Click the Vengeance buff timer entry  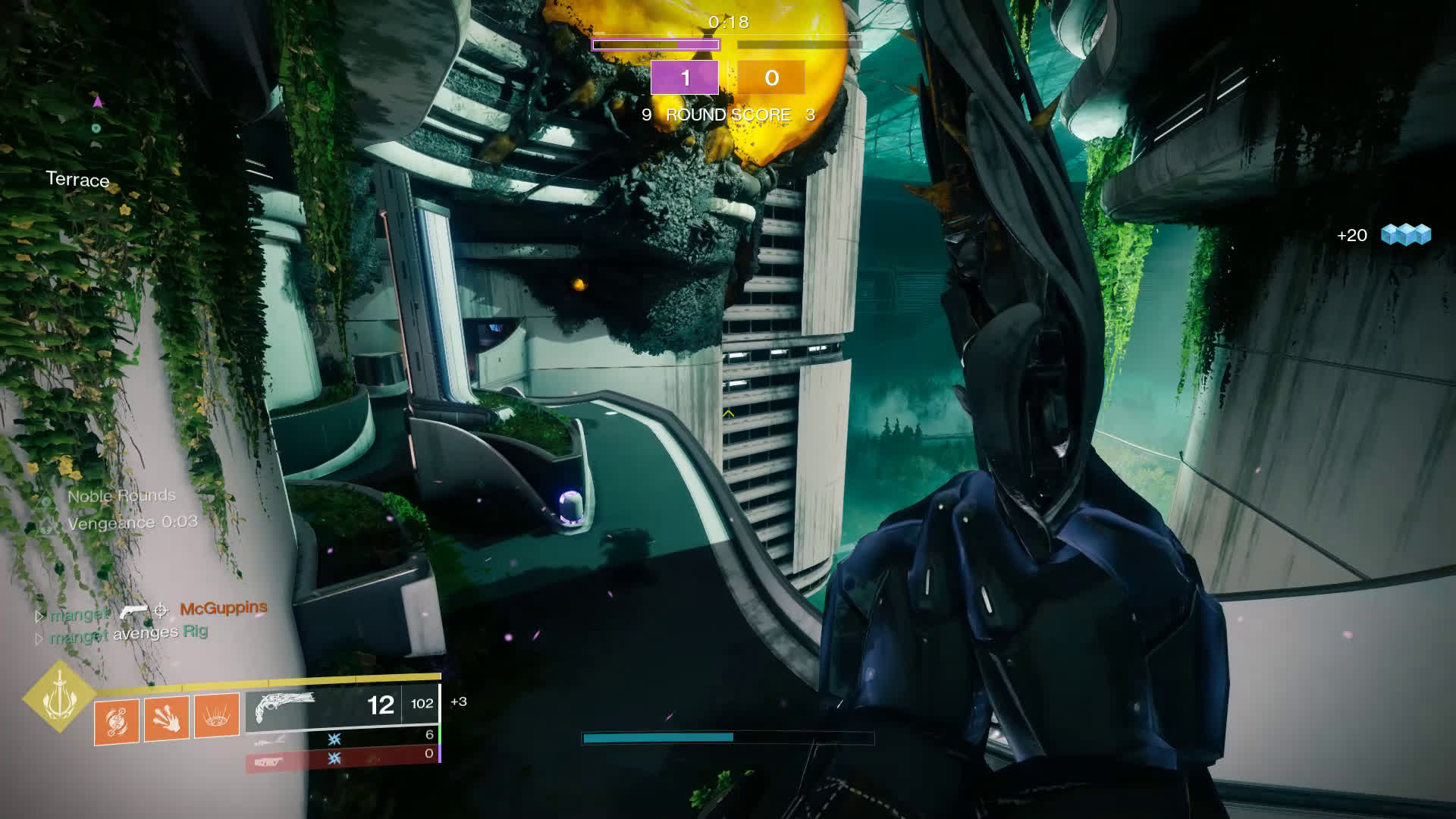tap(132, 522)
